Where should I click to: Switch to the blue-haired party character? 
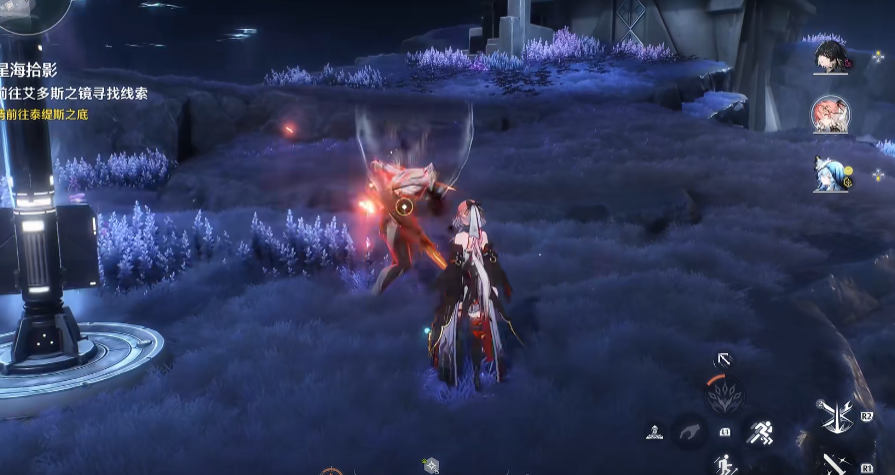tap(829, 173)
